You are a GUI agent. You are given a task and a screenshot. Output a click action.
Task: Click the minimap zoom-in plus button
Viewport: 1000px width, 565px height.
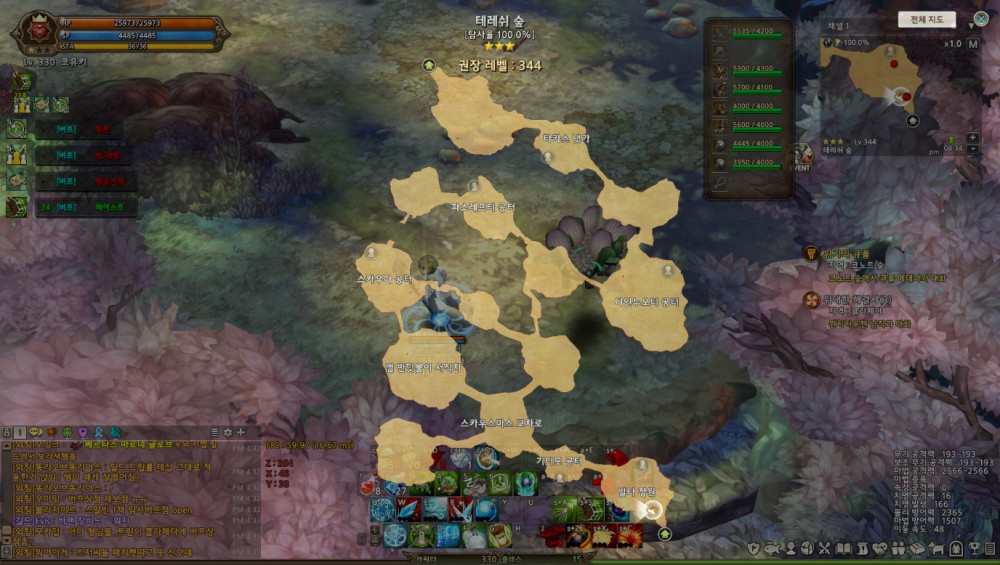pyautogui.click(x=973, y=138)
